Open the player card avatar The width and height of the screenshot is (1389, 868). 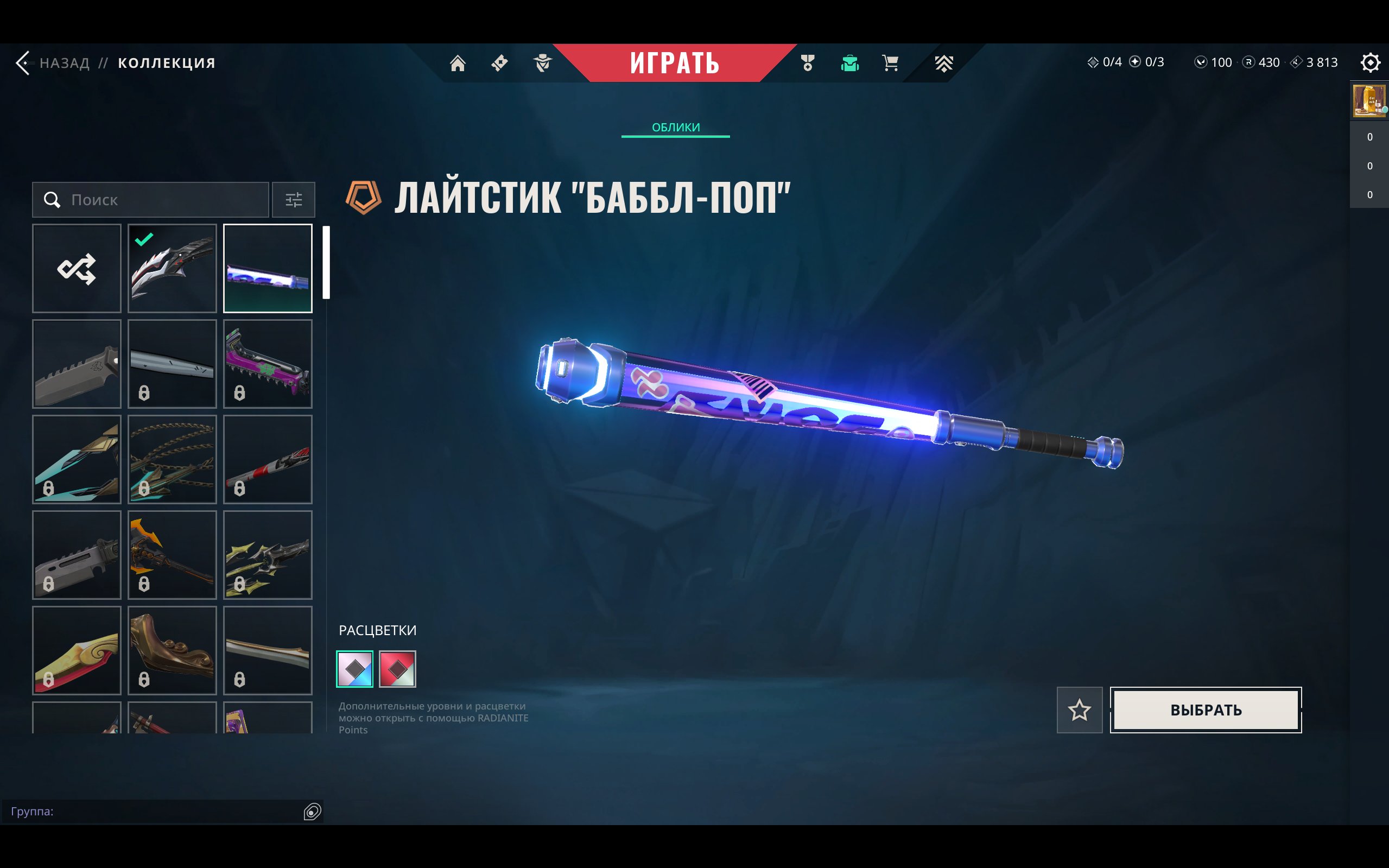(x=1369, y=101)
